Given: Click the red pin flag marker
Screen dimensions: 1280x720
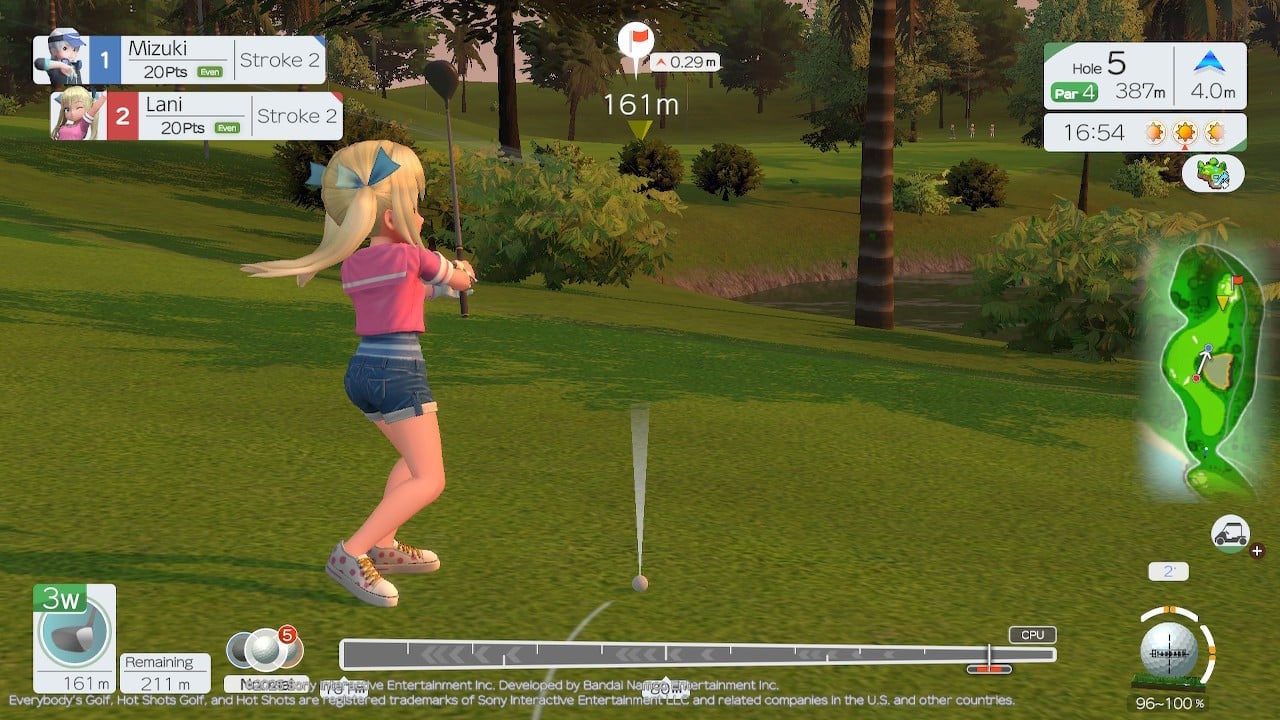Looking at the screenshot, I should [x=636, y=42].
